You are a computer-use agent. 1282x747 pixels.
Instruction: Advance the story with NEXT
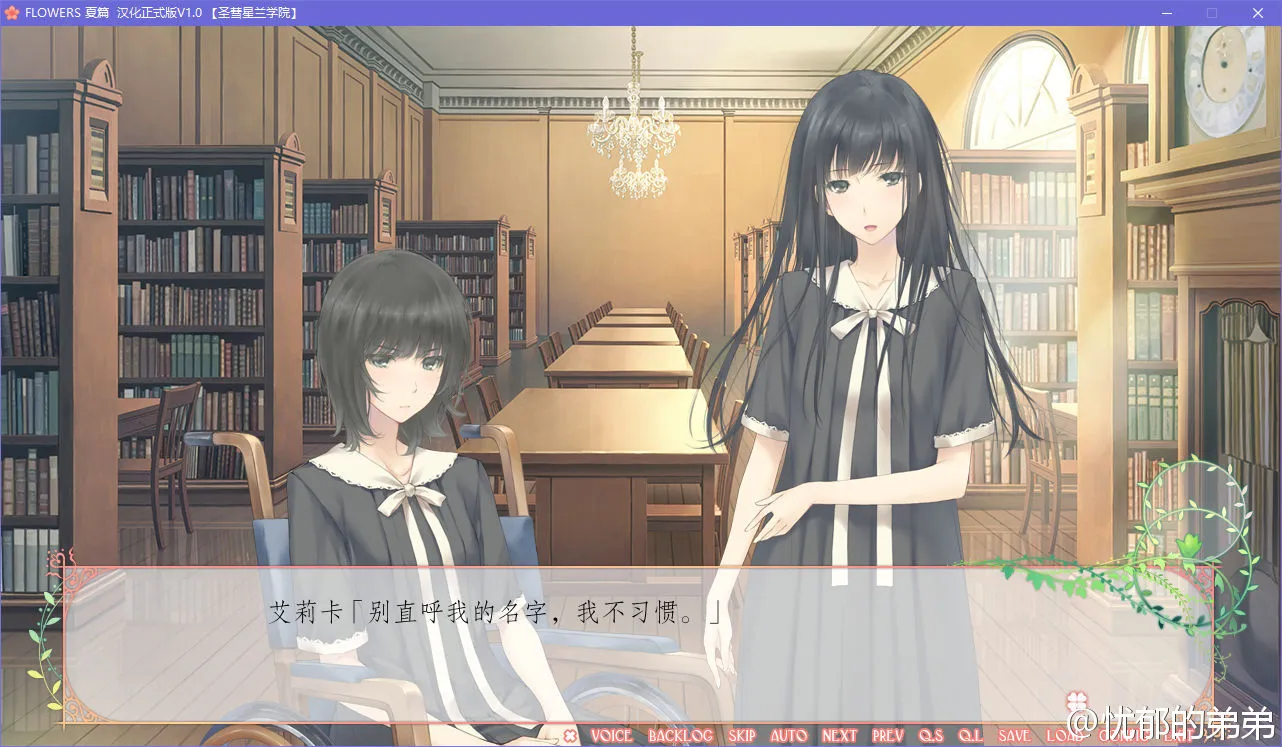pyautogui.click(x=838, y=736)
